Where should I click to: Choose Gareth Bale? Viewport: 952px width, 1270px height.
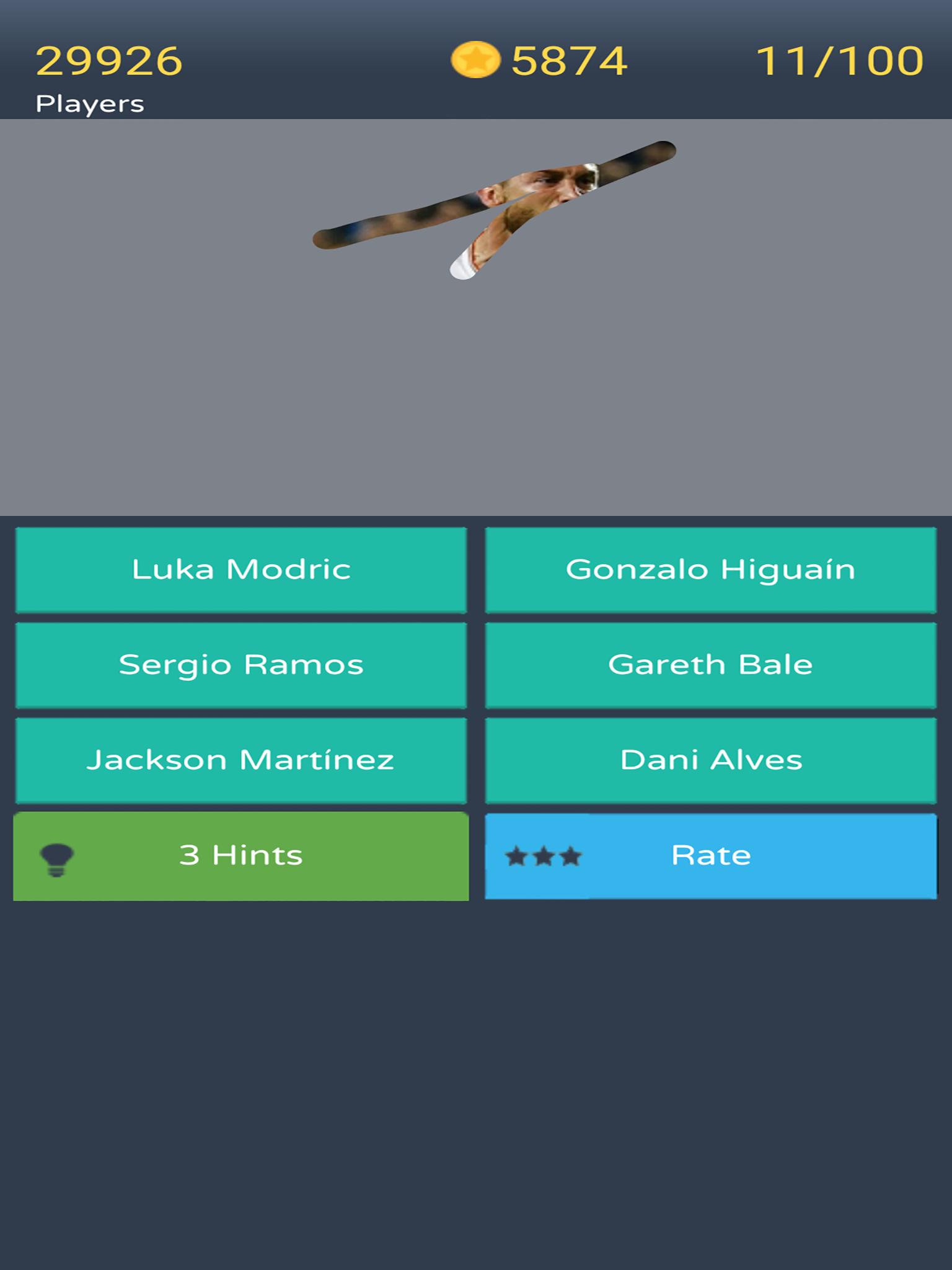712,664
